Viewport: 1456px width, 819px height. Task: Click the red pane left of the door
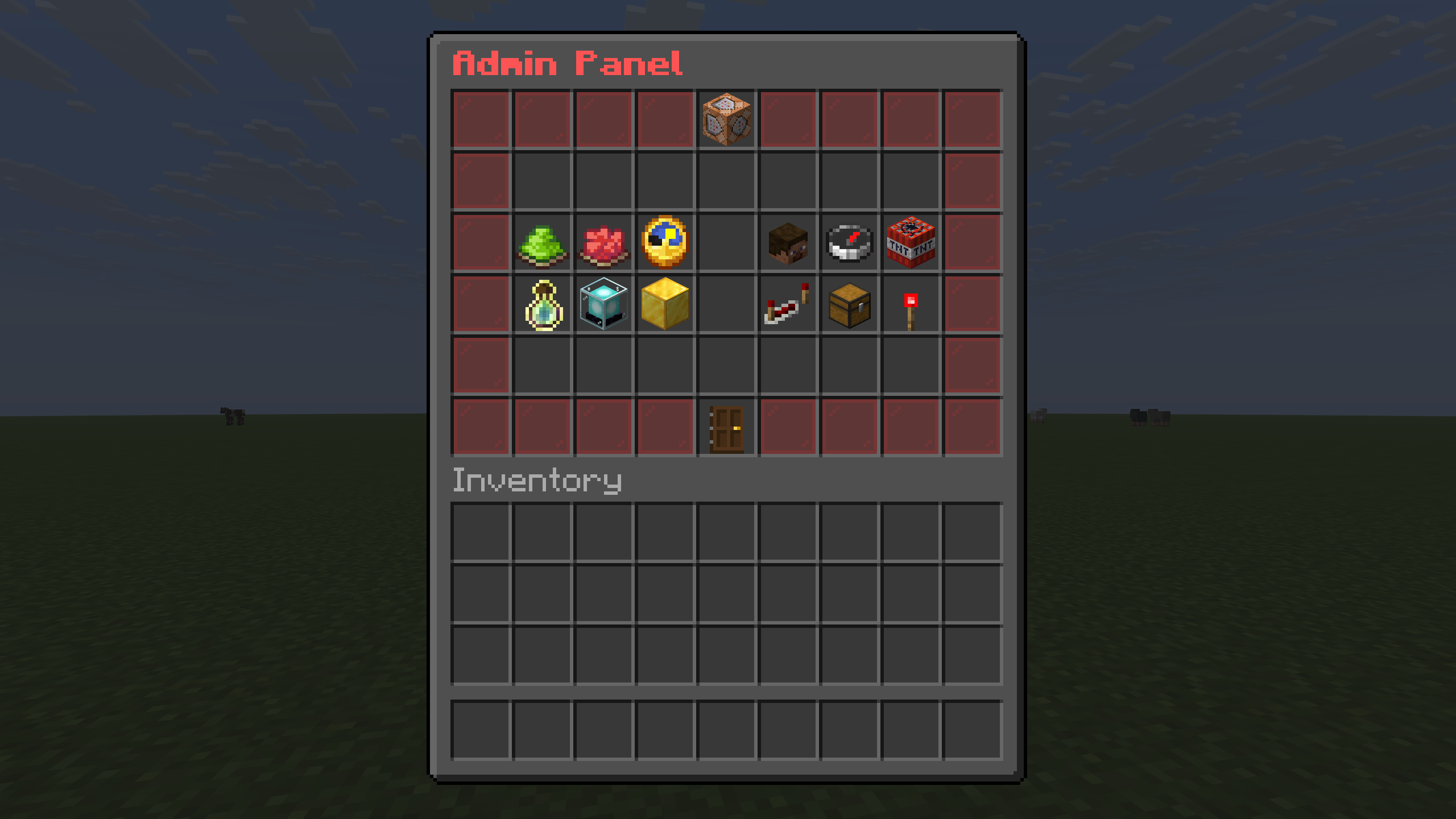[x=665, y=428]
